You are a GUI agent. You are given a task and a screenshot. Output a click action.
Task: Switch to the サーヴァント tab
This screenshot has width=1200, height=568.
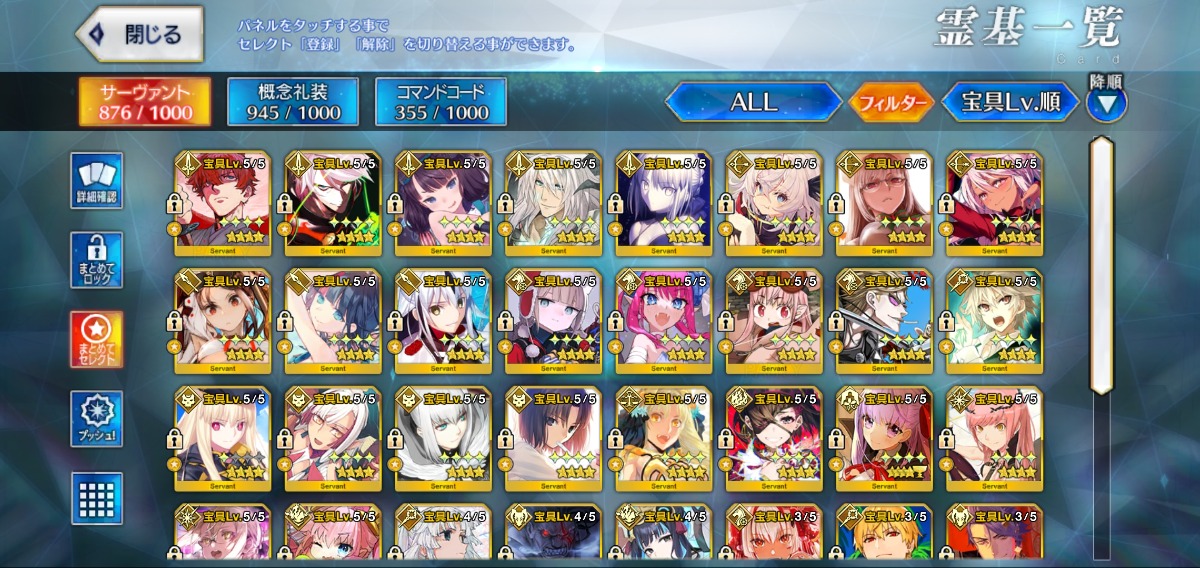point(145,102)
